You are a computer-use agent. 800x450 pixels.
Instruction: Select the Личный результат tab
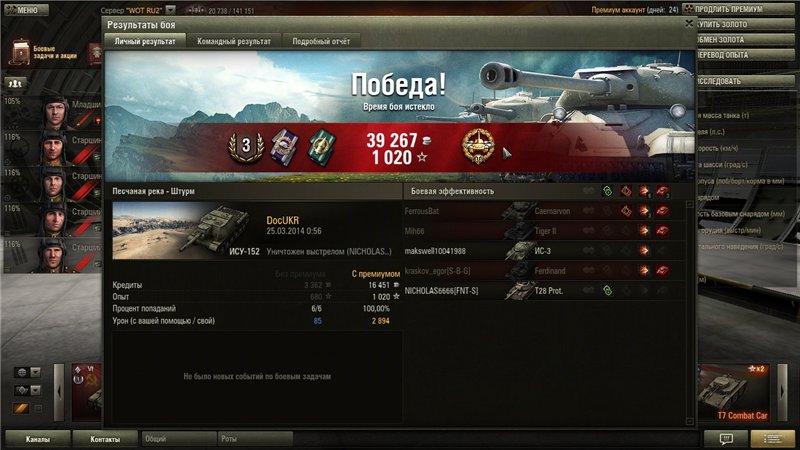click(x=145, y=42)
